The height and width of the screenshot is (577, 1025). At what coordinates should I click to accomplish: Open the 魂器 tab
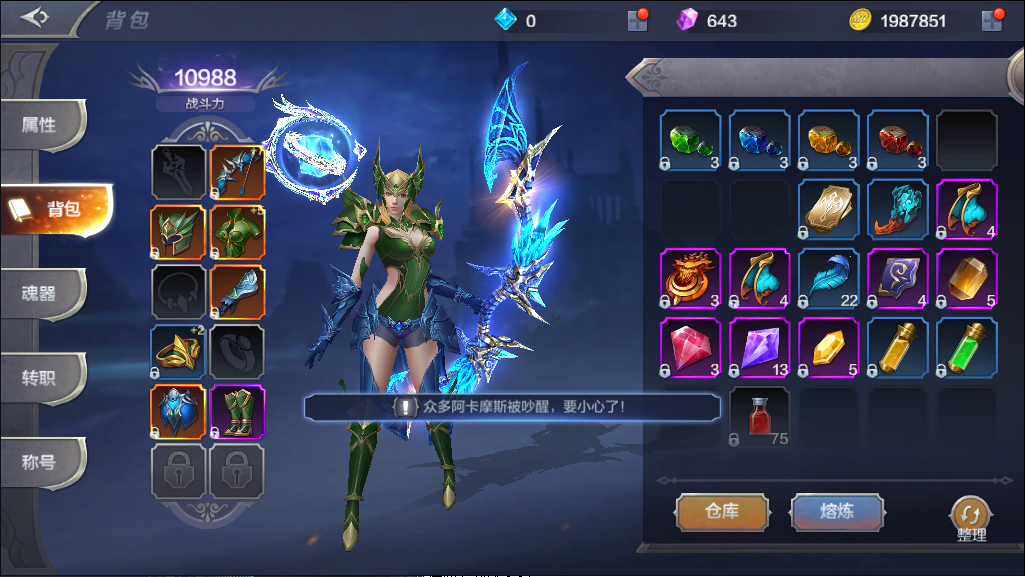[40, 293]
